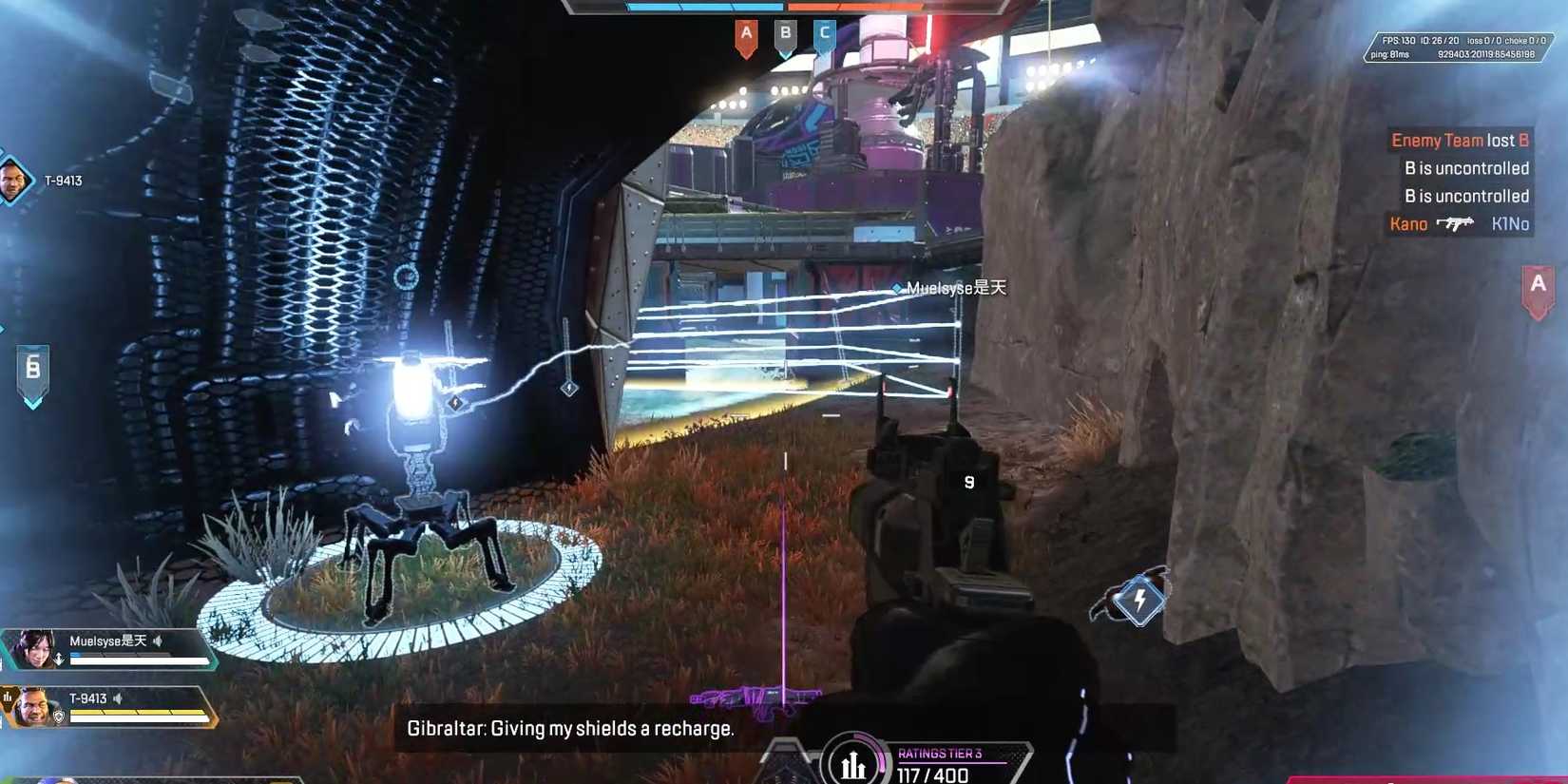1568x784 pixels.
Task: Click T-9413's yellow health bar
Action: [x=138, y=711]
